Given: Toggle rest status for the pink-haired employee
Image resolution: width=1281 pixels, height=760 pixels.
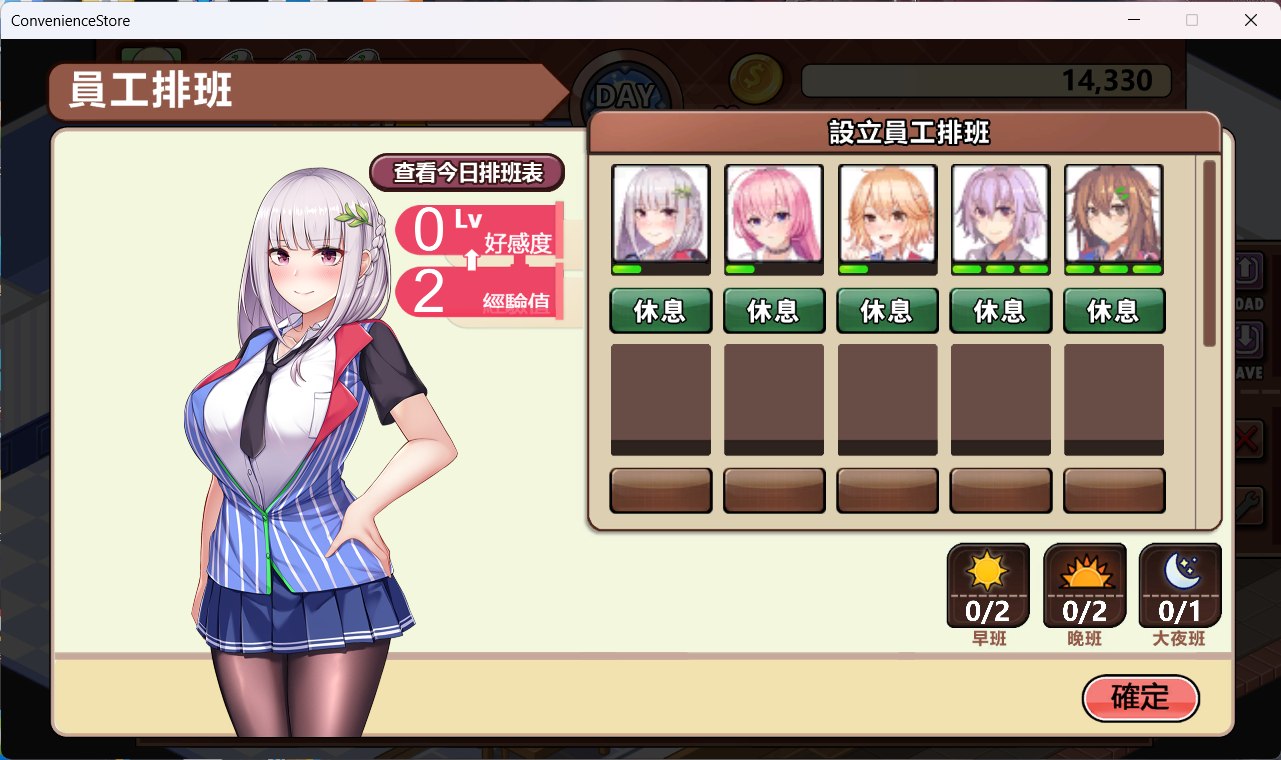Looking at the screenshot, I should coord(774,310).
